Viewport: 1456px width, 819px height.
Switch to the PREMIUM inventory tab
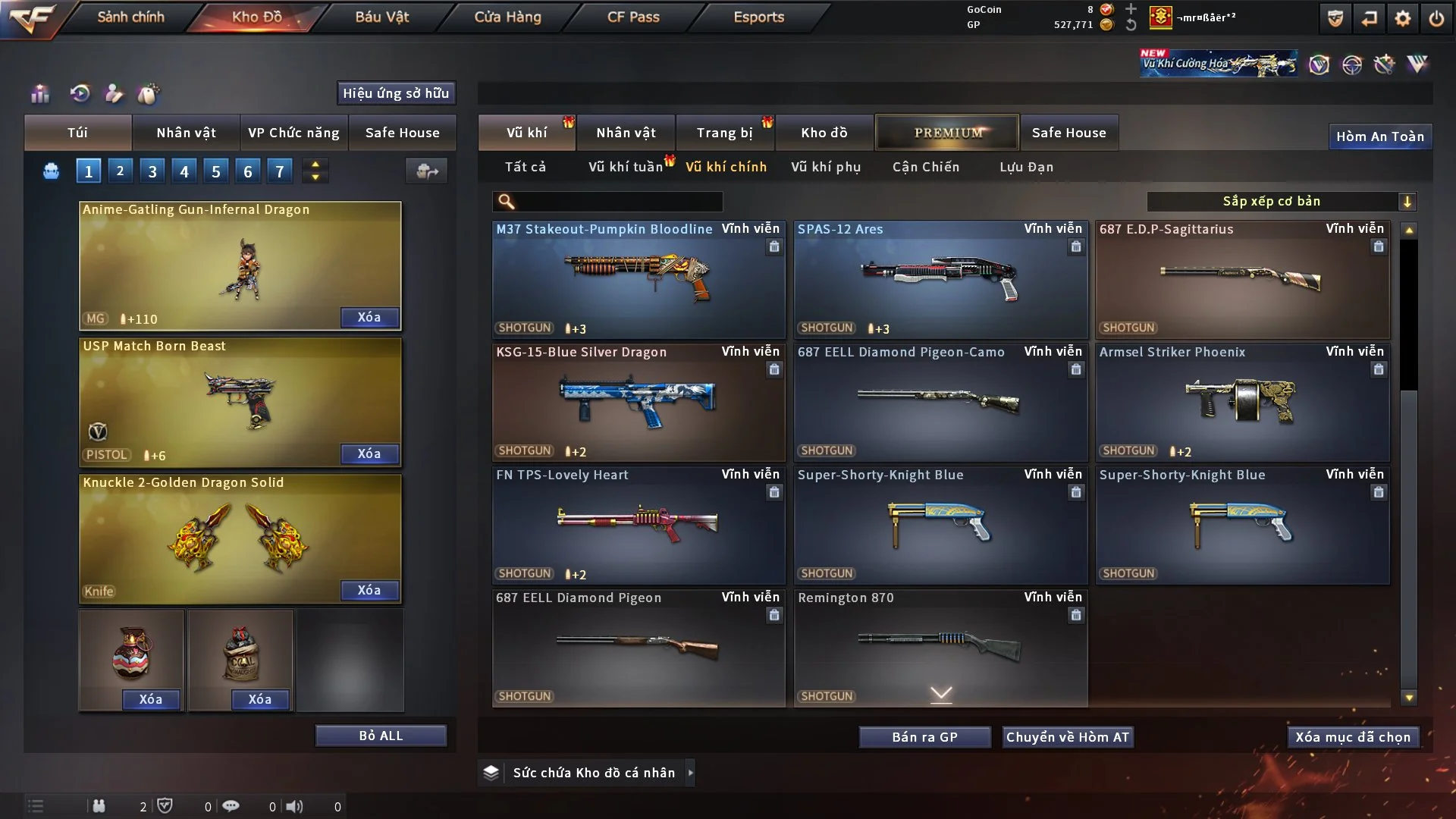pos(947,133)
